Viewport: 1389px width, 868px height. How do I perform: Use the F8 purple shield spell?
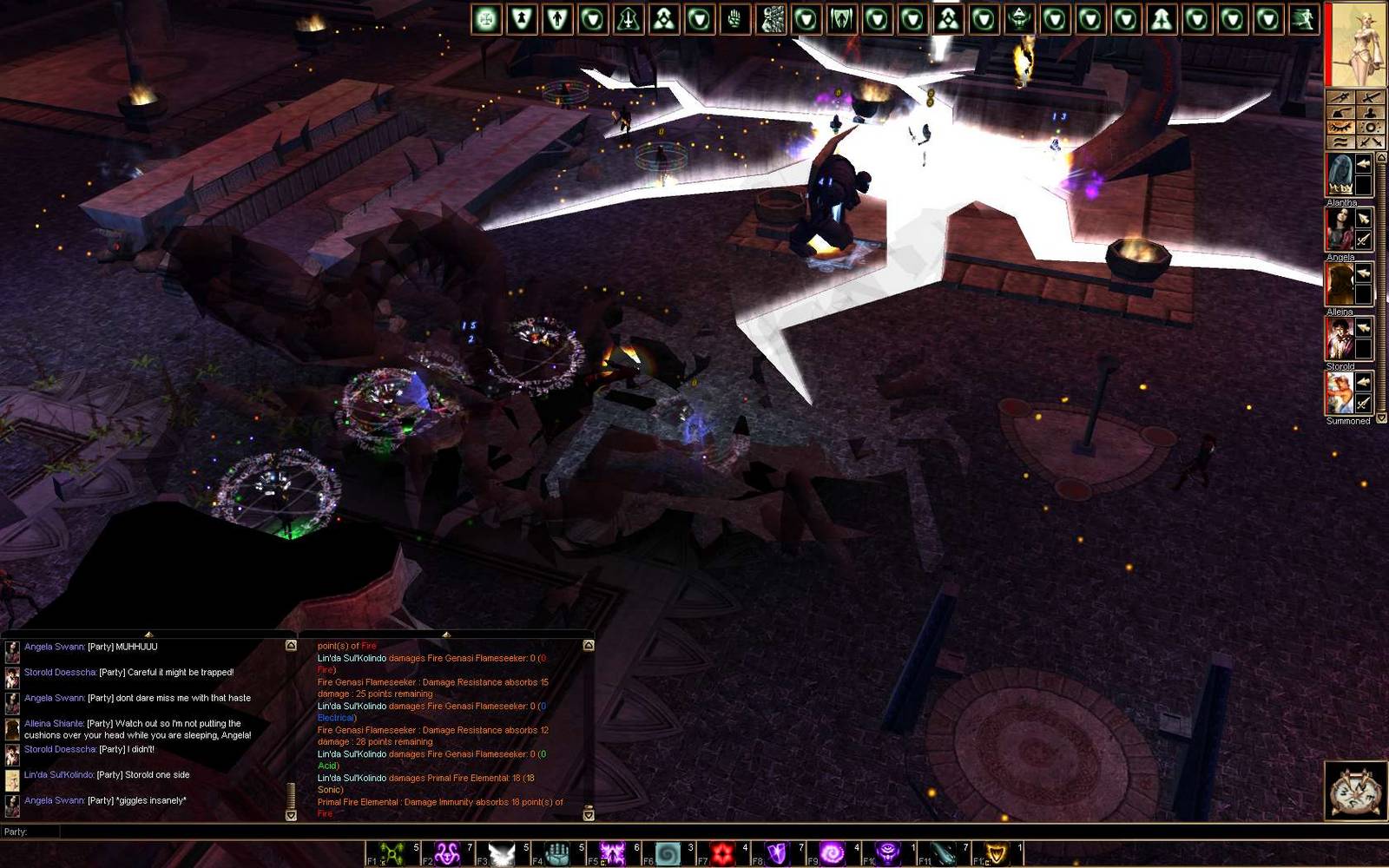[x=777, y=854]
